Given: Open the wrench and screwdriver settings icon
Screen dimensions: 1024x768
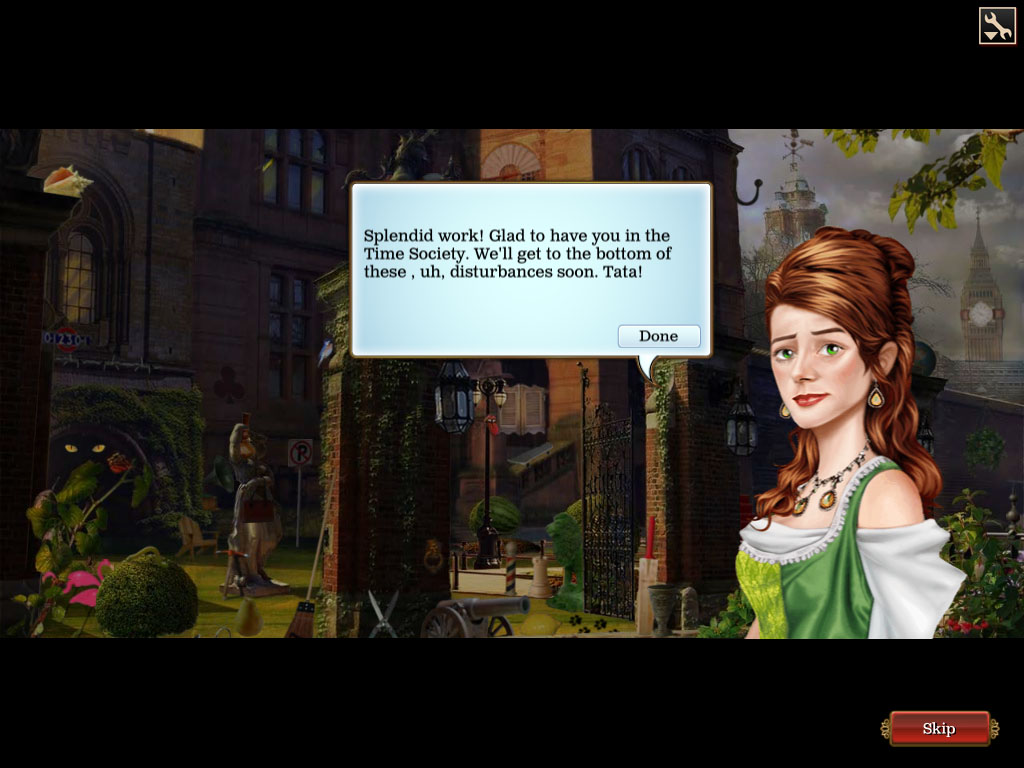Looking at the screenshot, I should coord(996,26).
